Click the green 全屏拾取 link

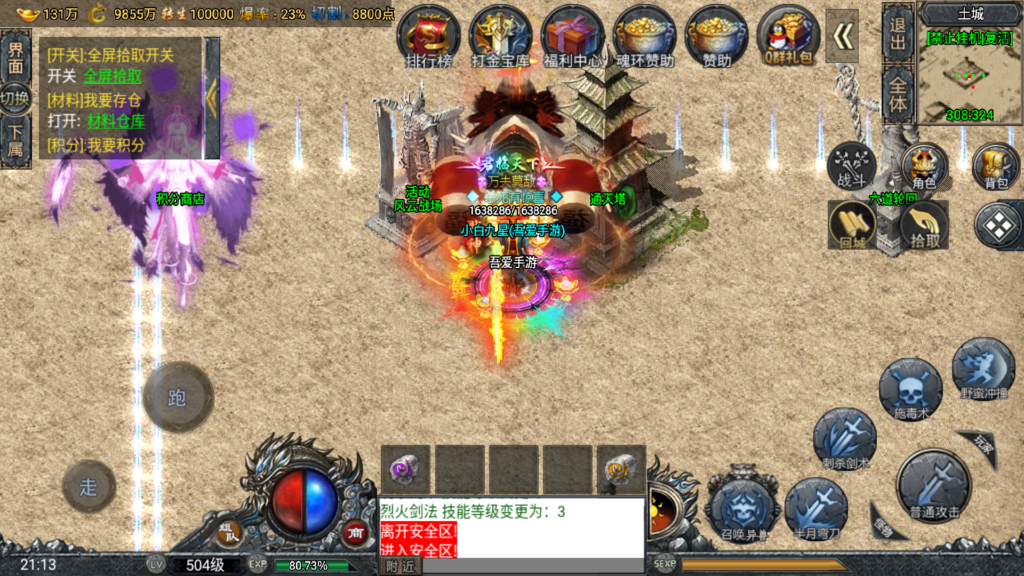tap(112, 76)
